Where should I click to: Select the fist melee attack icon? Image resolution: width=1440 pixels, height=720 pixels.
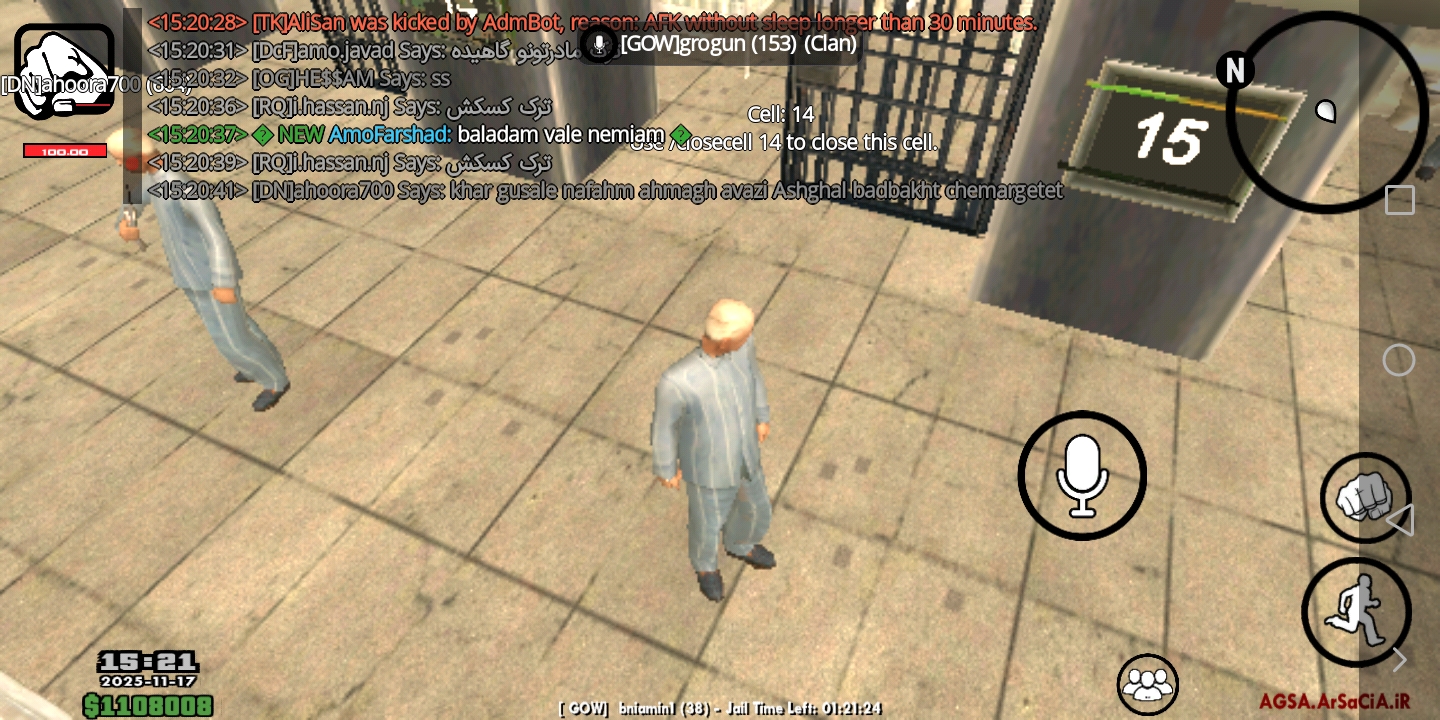(x=1364, y=497)
